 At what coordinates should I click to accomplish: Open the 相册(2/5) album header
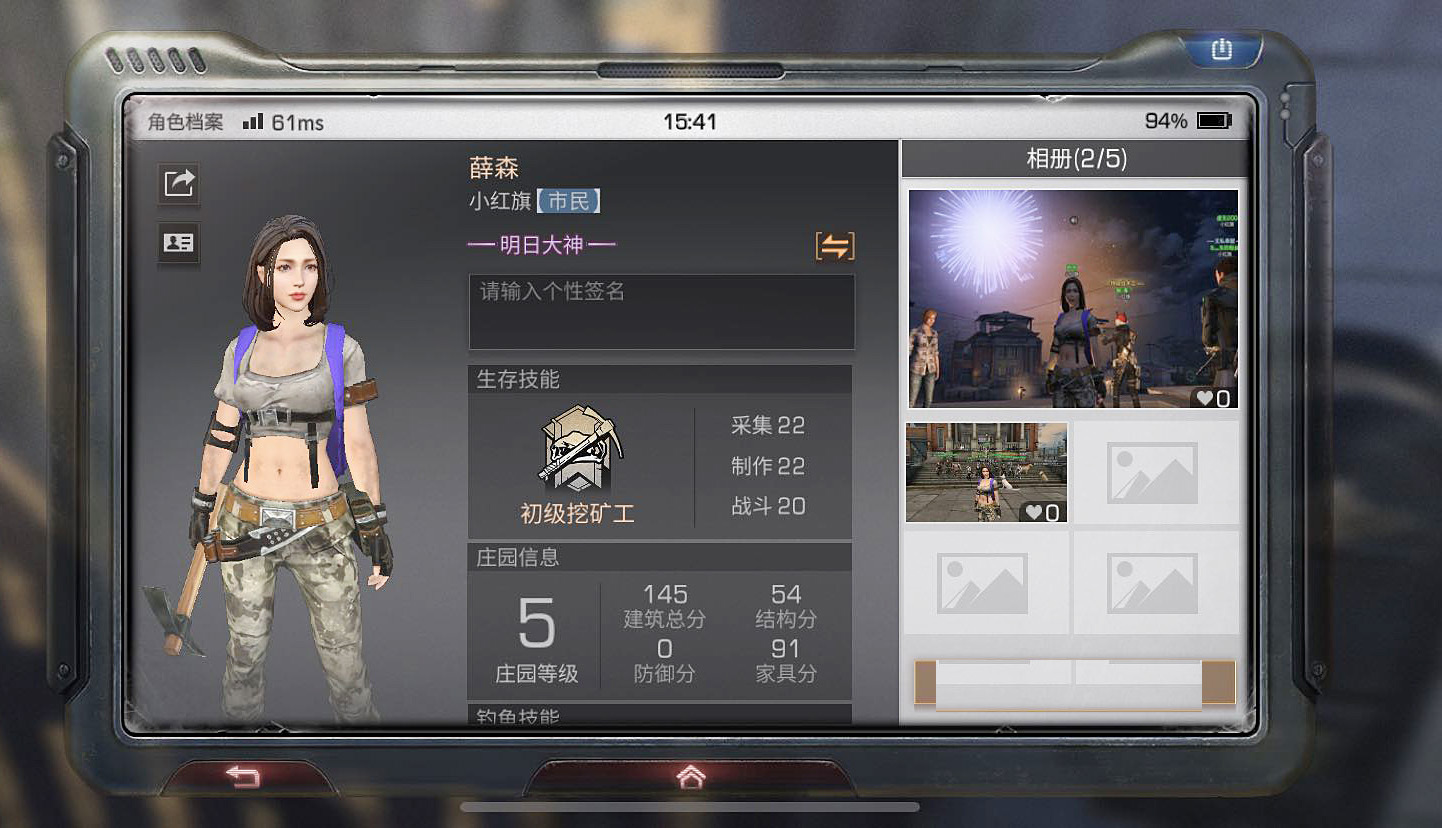[1072, 159]
